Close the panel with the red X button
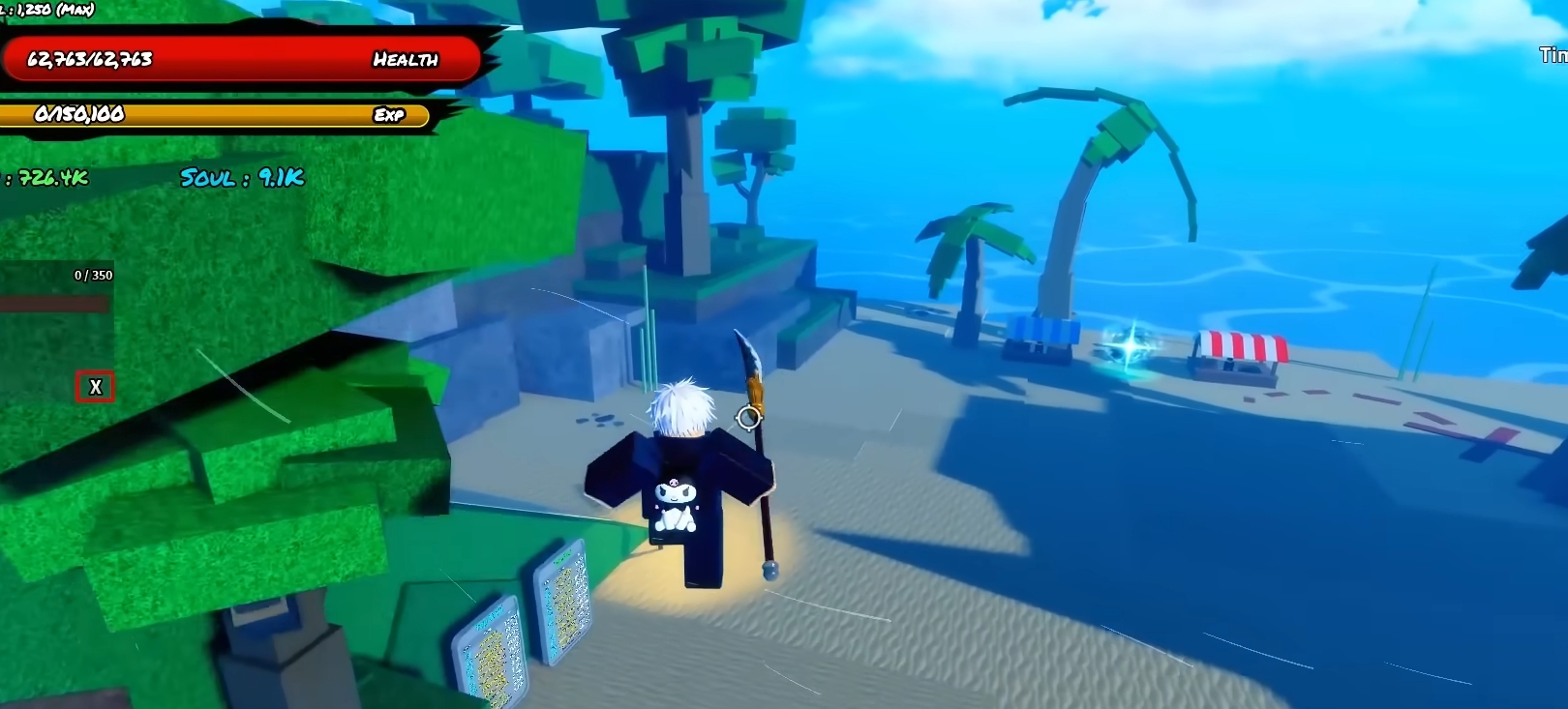1568x709 pixels. click(x=95, y=387)
